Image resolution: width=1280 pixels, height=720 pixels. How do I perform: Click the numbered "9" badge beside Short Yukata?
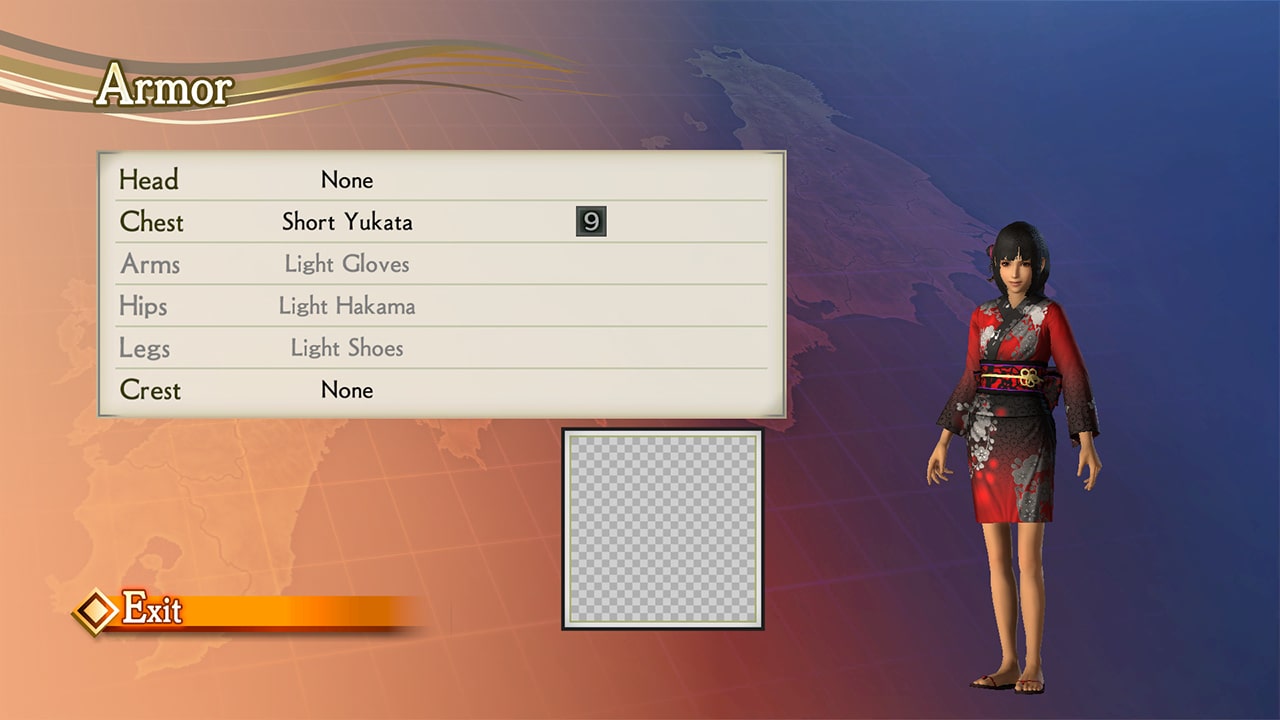tap(591, 222)
